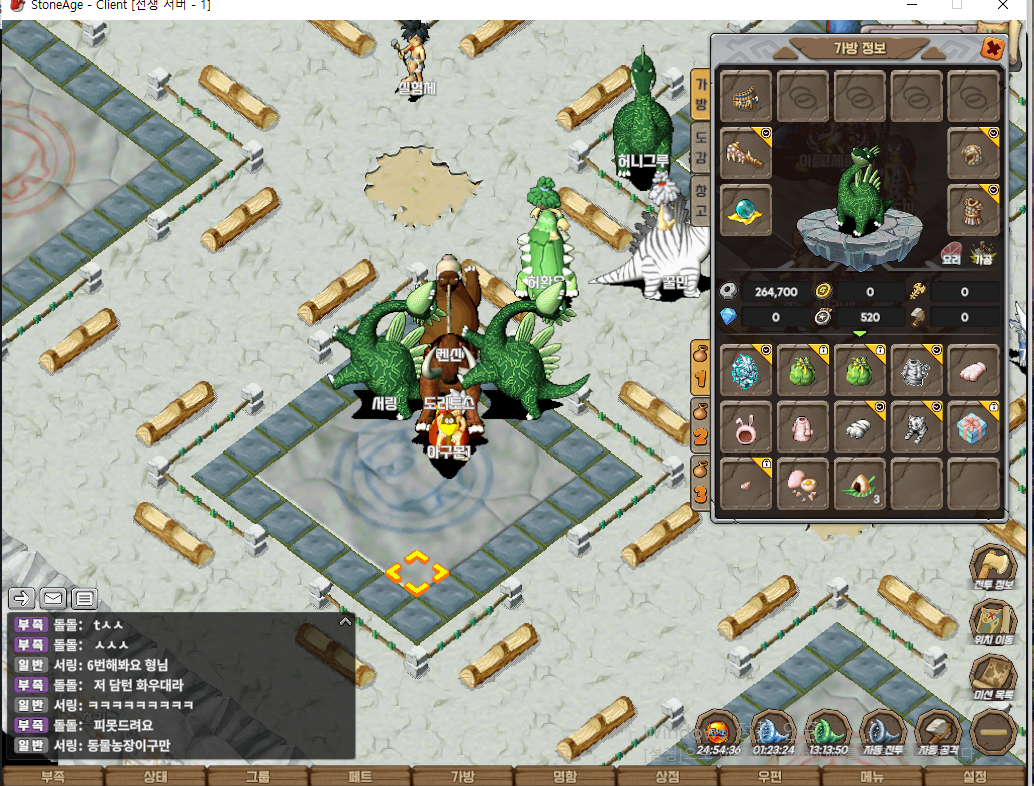The height and width of the screenshot is (786, 1034).
Task: Select the pink bunny hat item
Action: pos(746,427)
